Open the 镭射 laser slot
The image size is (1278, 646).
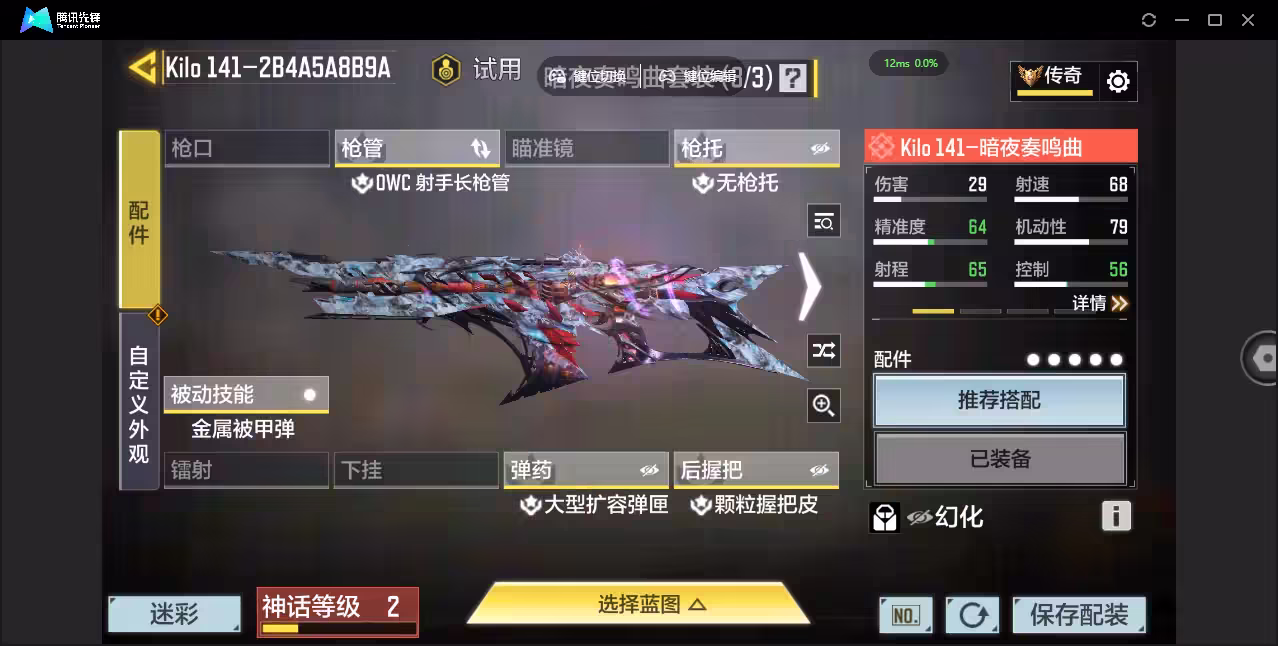(246, 470)
